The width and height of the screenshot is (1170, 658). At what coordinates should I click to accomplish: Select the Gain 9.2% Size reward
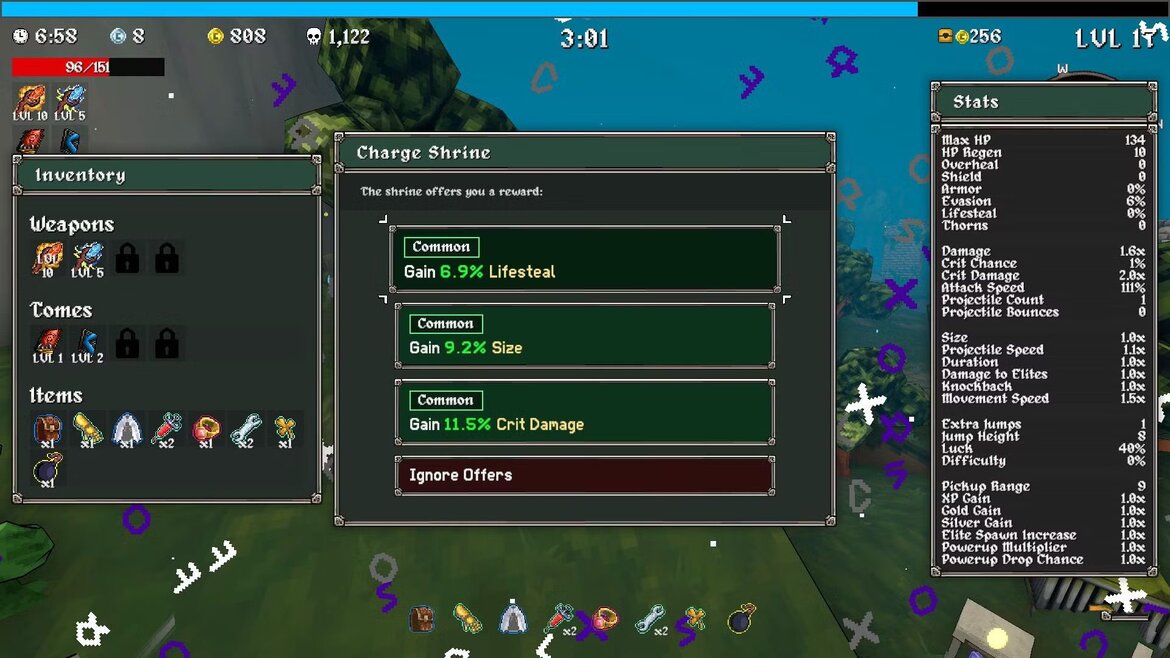584,336
